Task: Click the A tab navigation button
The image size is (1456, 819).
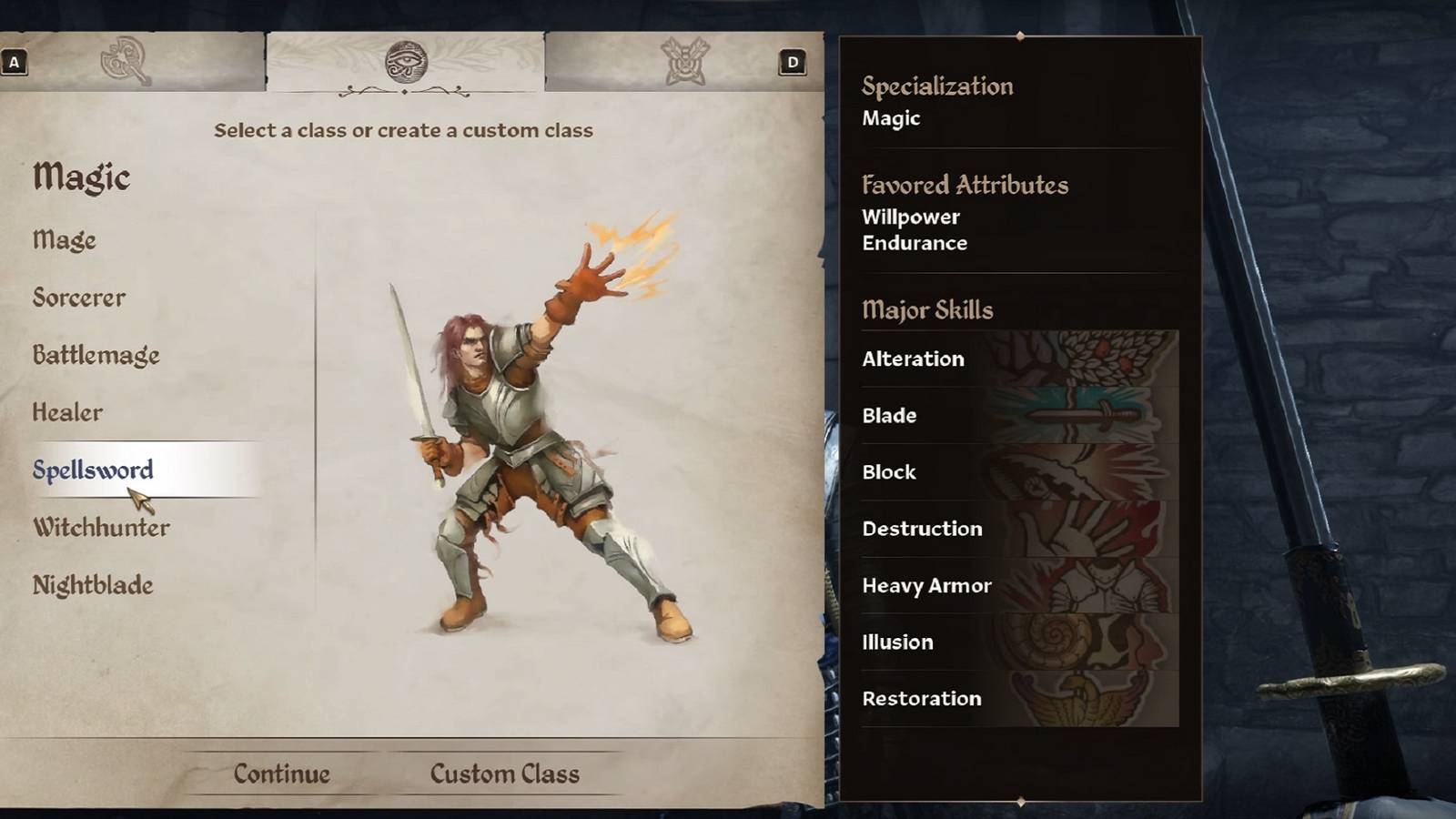Action: [x=15, y=63]
